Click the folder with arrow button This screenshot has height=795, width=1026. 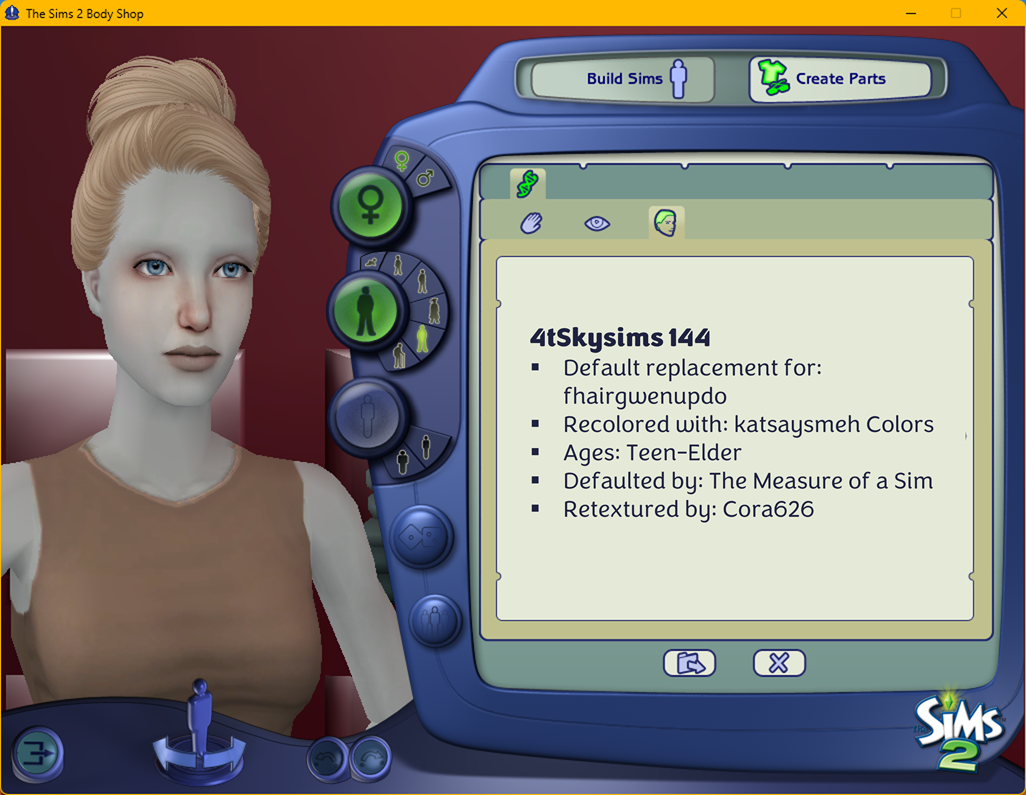(x=689, y=663)
